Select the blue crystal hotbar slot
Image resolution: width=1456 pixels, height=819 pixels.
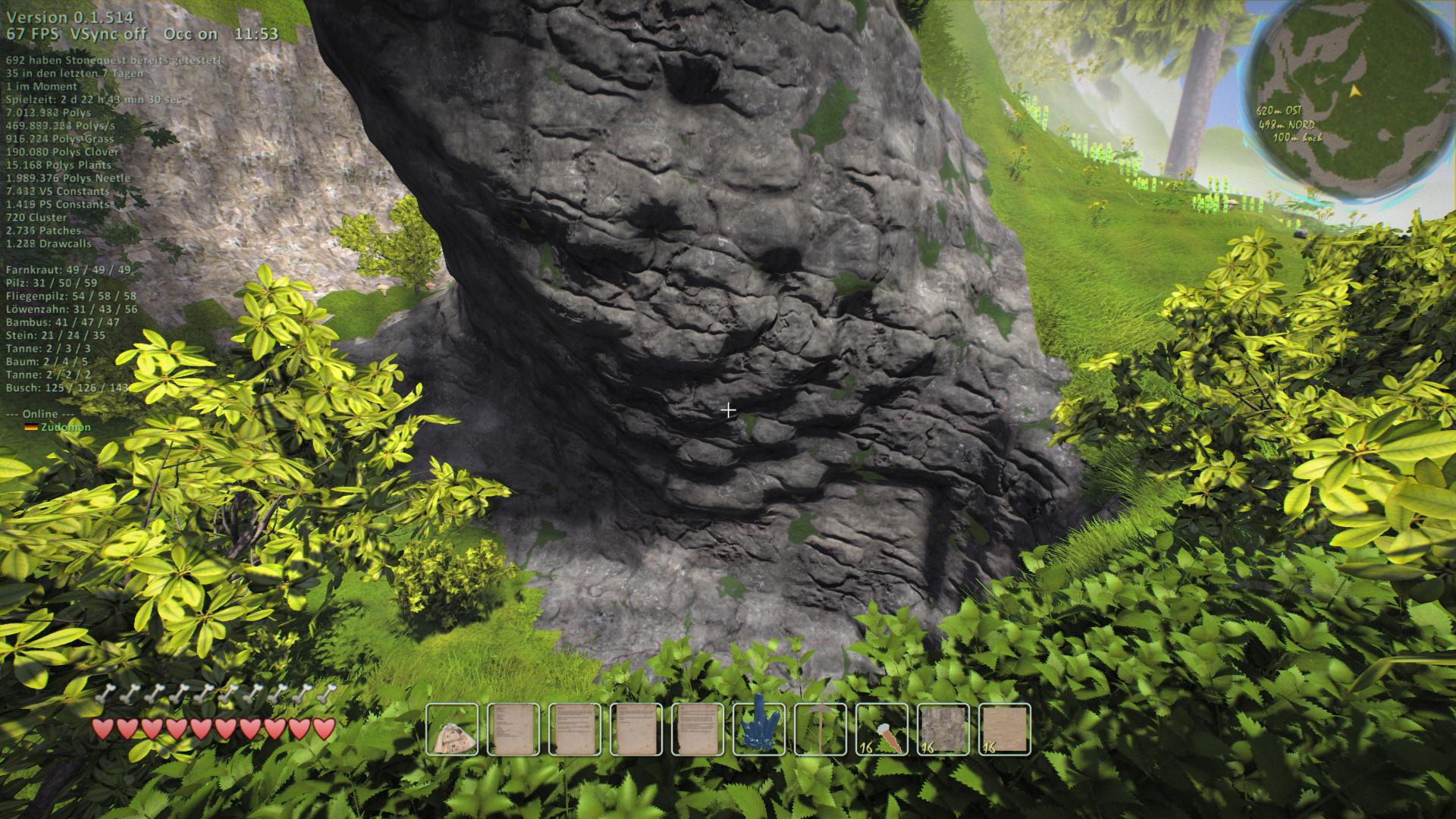click(759, 730)
